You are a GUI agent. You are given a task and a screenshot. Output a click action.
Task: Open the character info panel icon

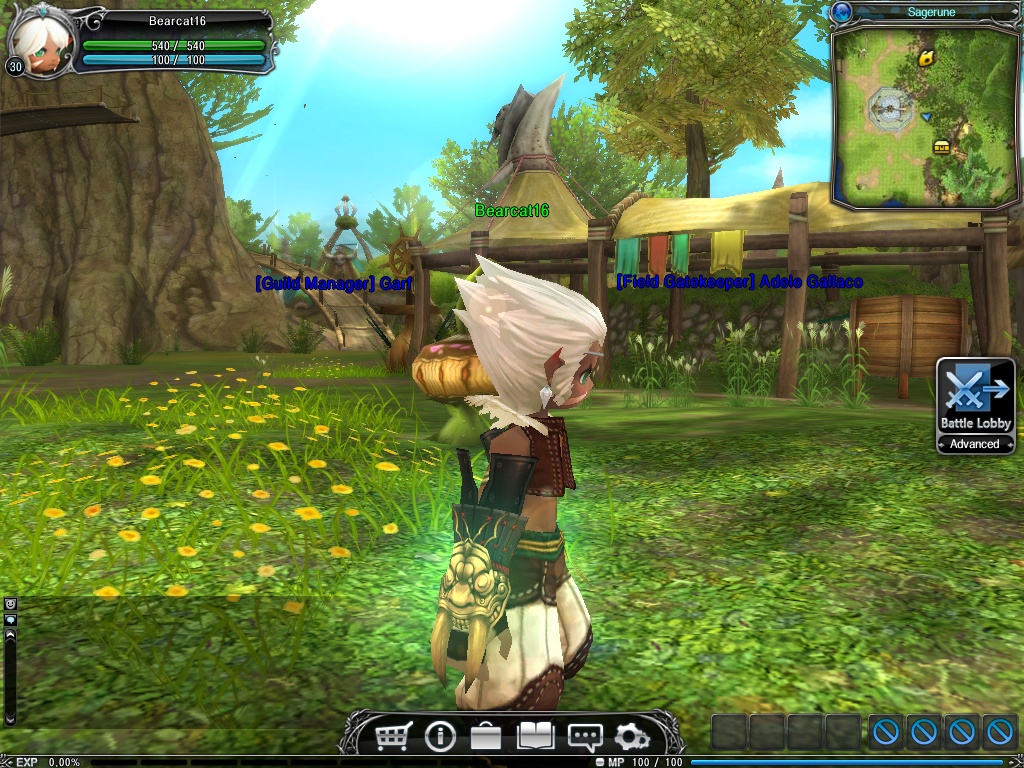(x=440, y=737)
